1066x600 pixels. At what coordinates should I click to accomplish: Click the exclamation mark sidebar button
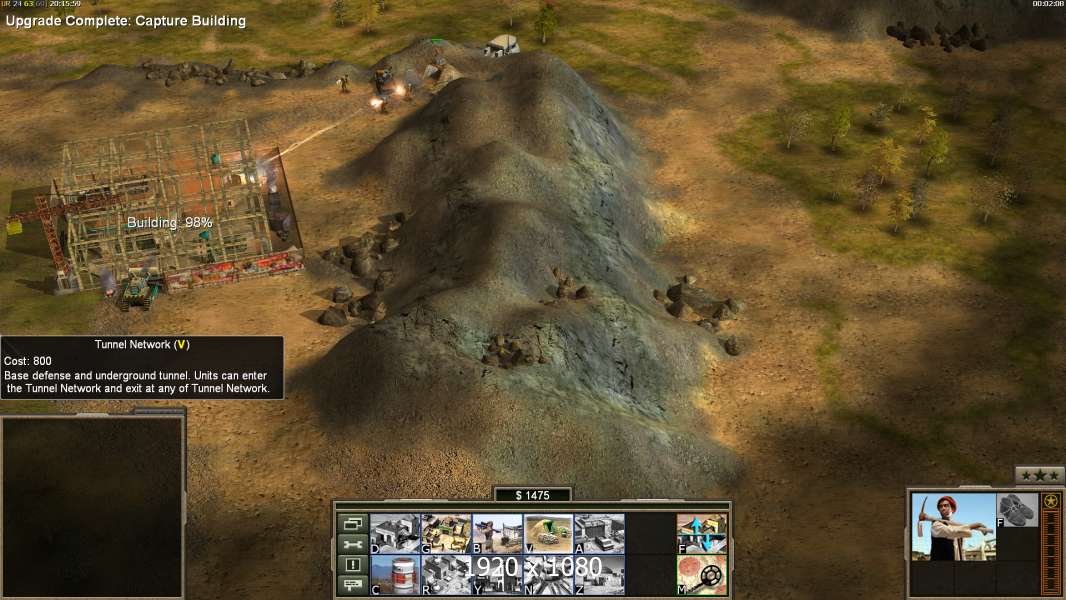(351, 565)
